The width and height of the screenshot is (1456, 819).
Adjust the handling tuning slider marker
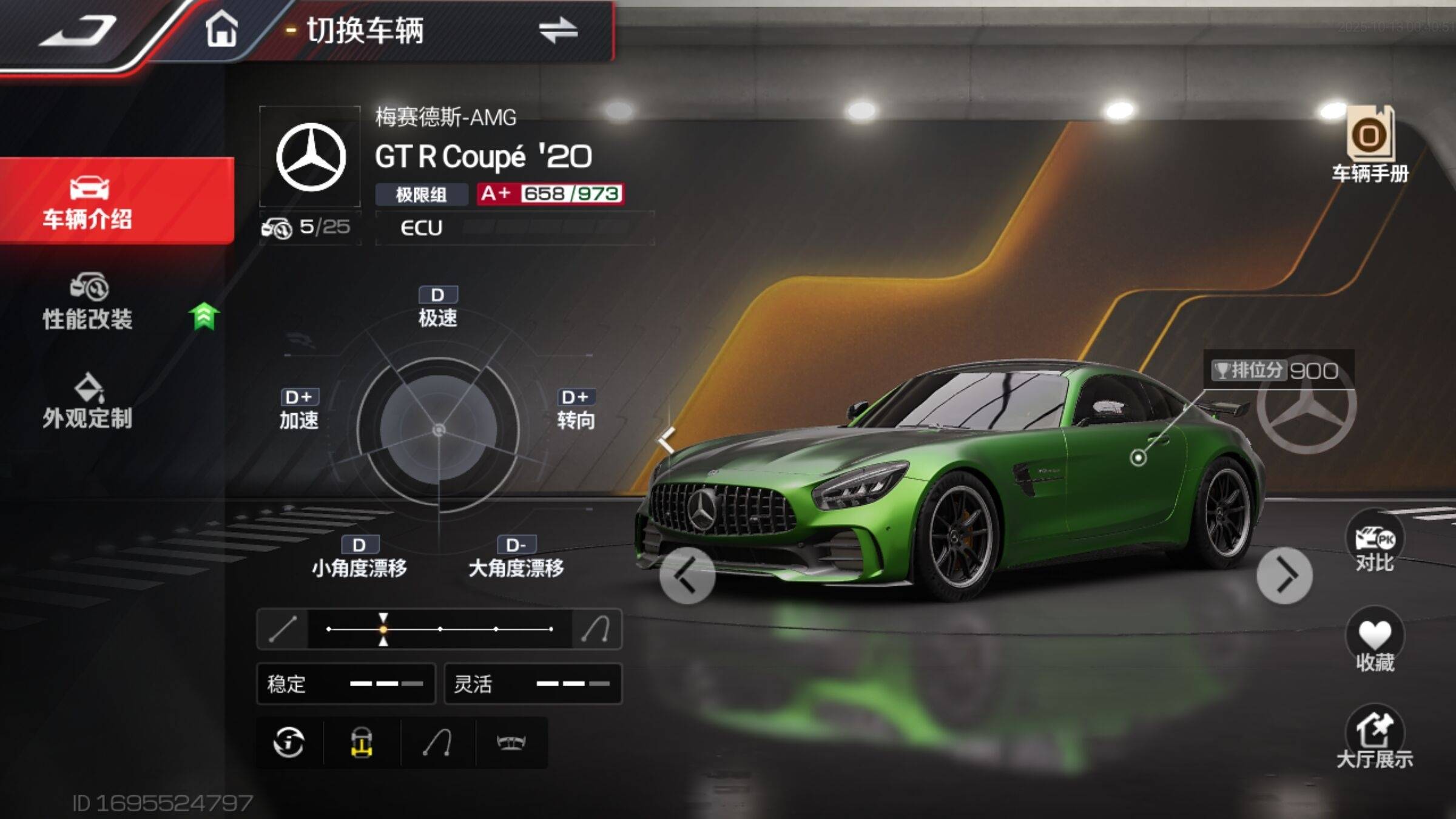pos(383,629)
